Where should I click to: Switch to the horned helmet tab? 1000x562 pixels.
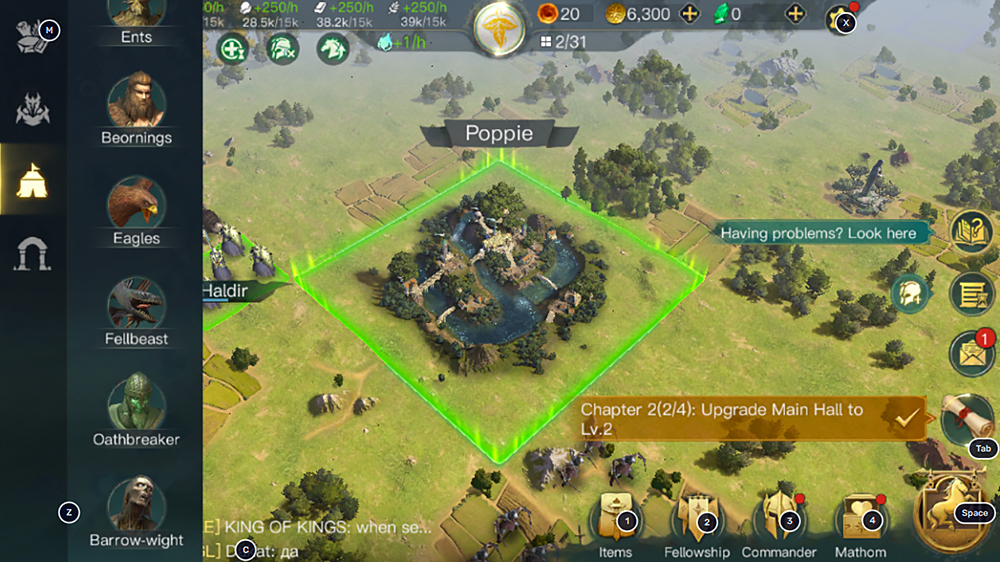pos(32,109)
